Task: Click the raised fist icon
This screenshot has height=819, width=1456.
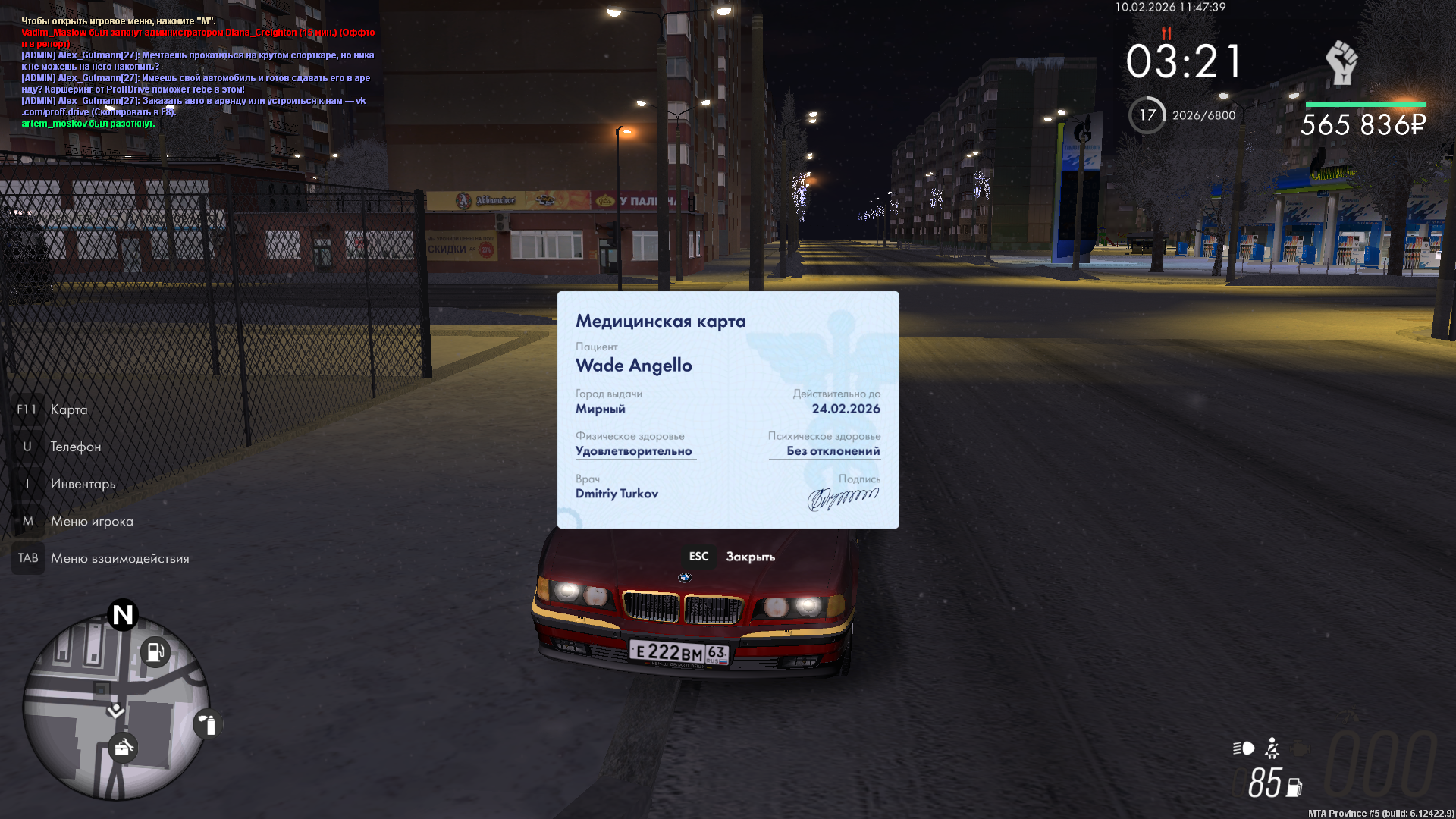Action: [1341, 63]
